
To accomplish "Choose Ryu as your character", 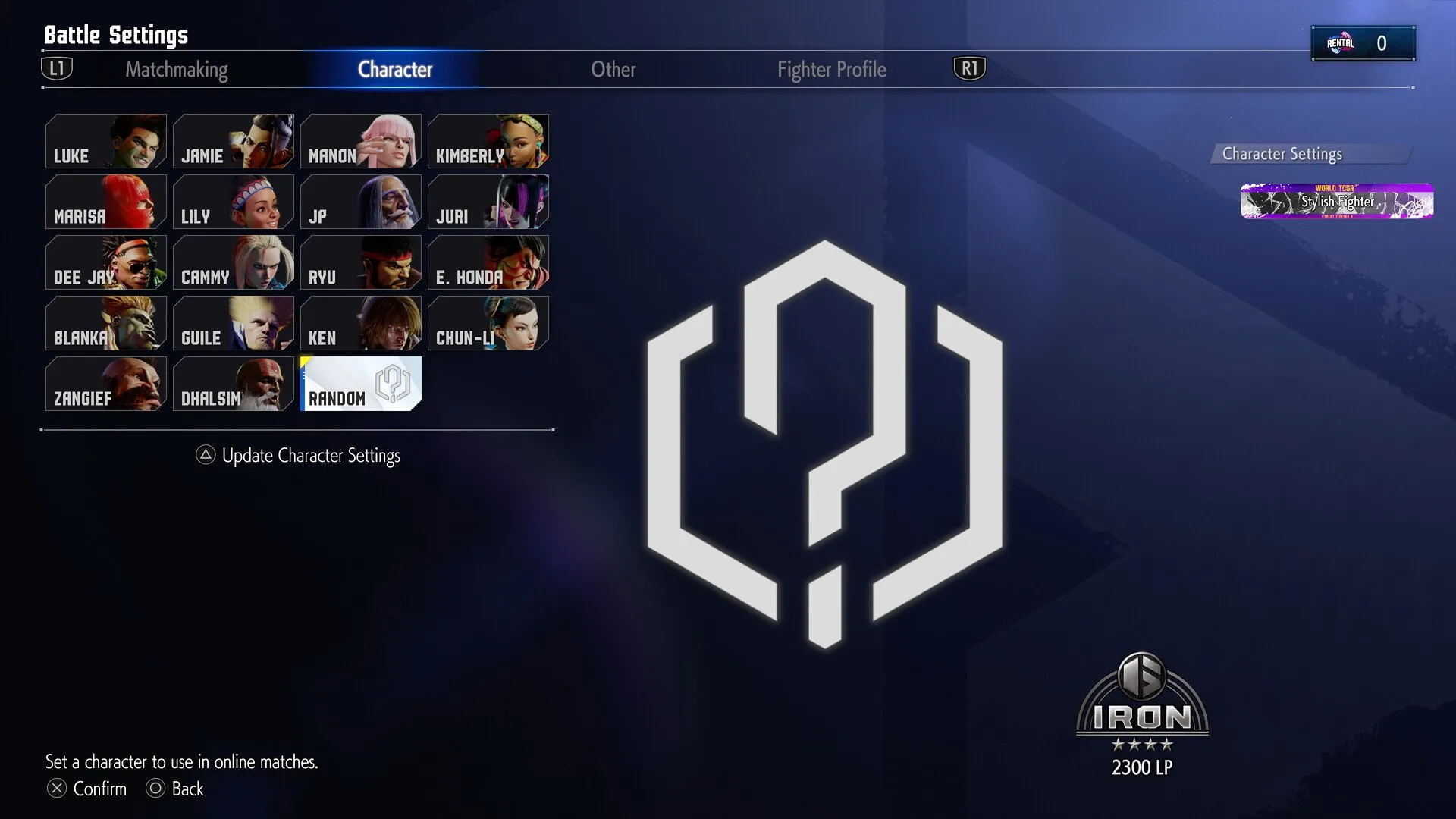I will 361,262.
